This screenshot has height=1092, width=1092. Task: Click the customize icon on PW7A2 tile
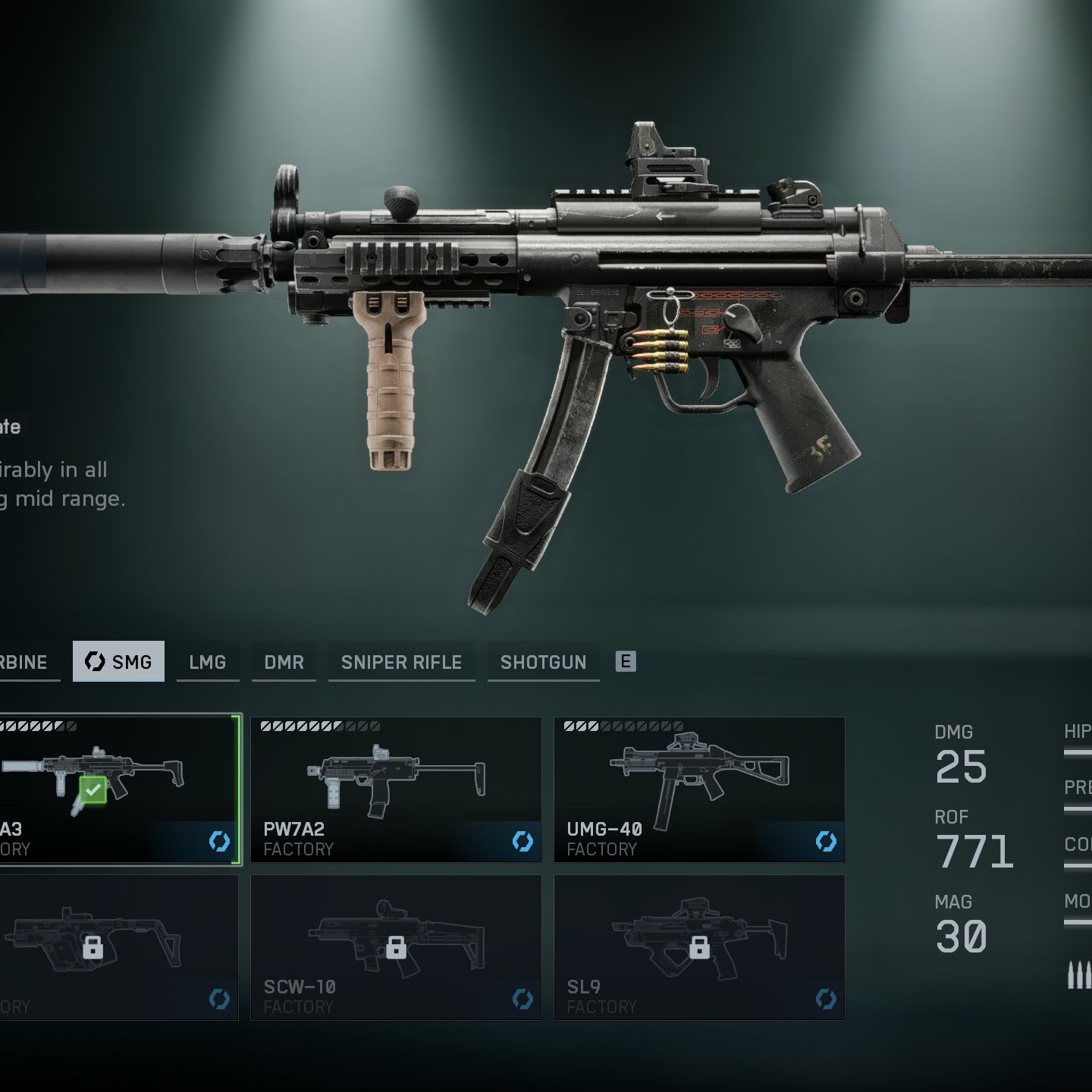click(522, 841)
